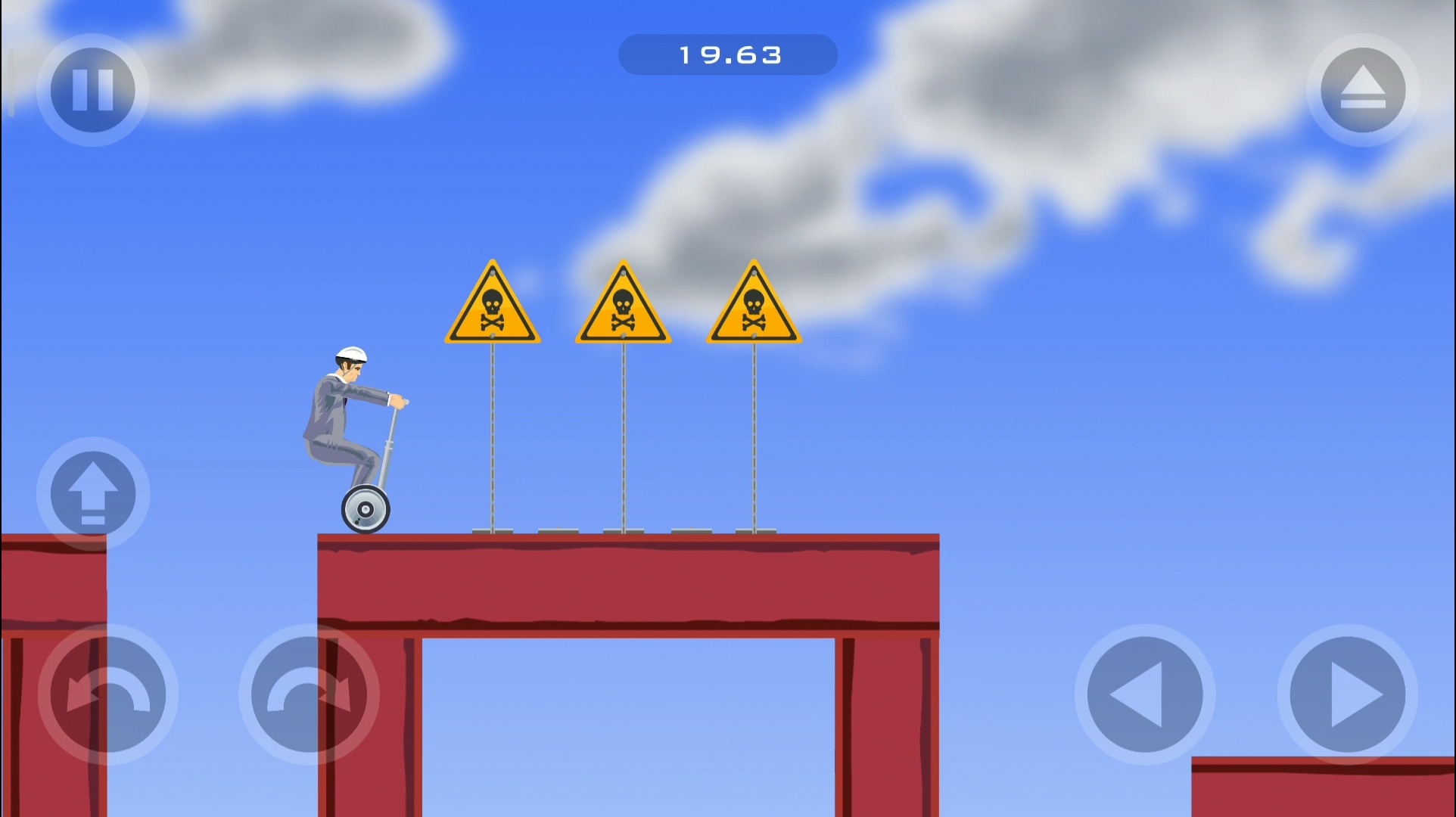
Task: Click the timer showing 19.63
Action: [728, 54]
